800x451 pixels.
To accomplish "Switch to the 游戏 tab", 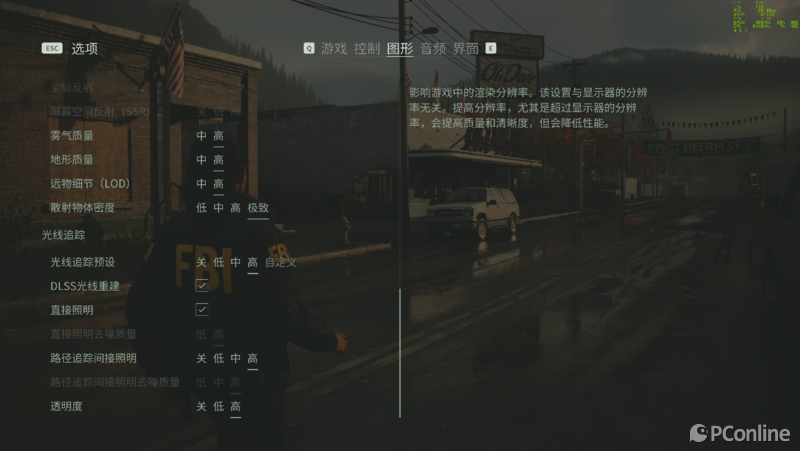I will coord(333,48).
